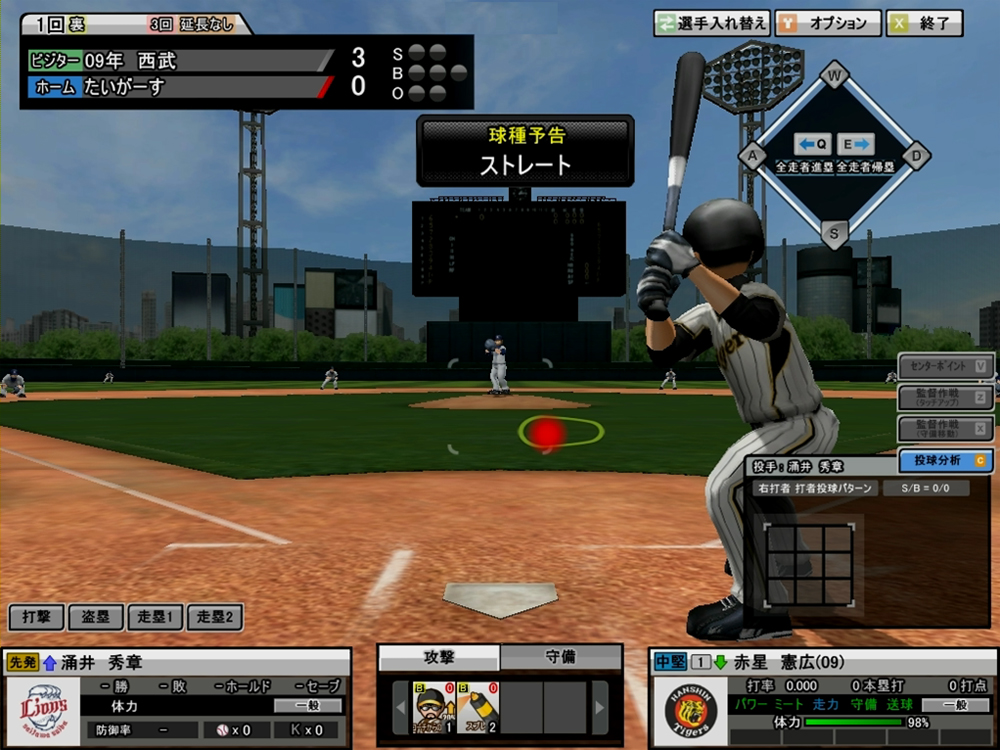Select the 打撃 batting button
1000x750 pixels.
click(37, 617)
